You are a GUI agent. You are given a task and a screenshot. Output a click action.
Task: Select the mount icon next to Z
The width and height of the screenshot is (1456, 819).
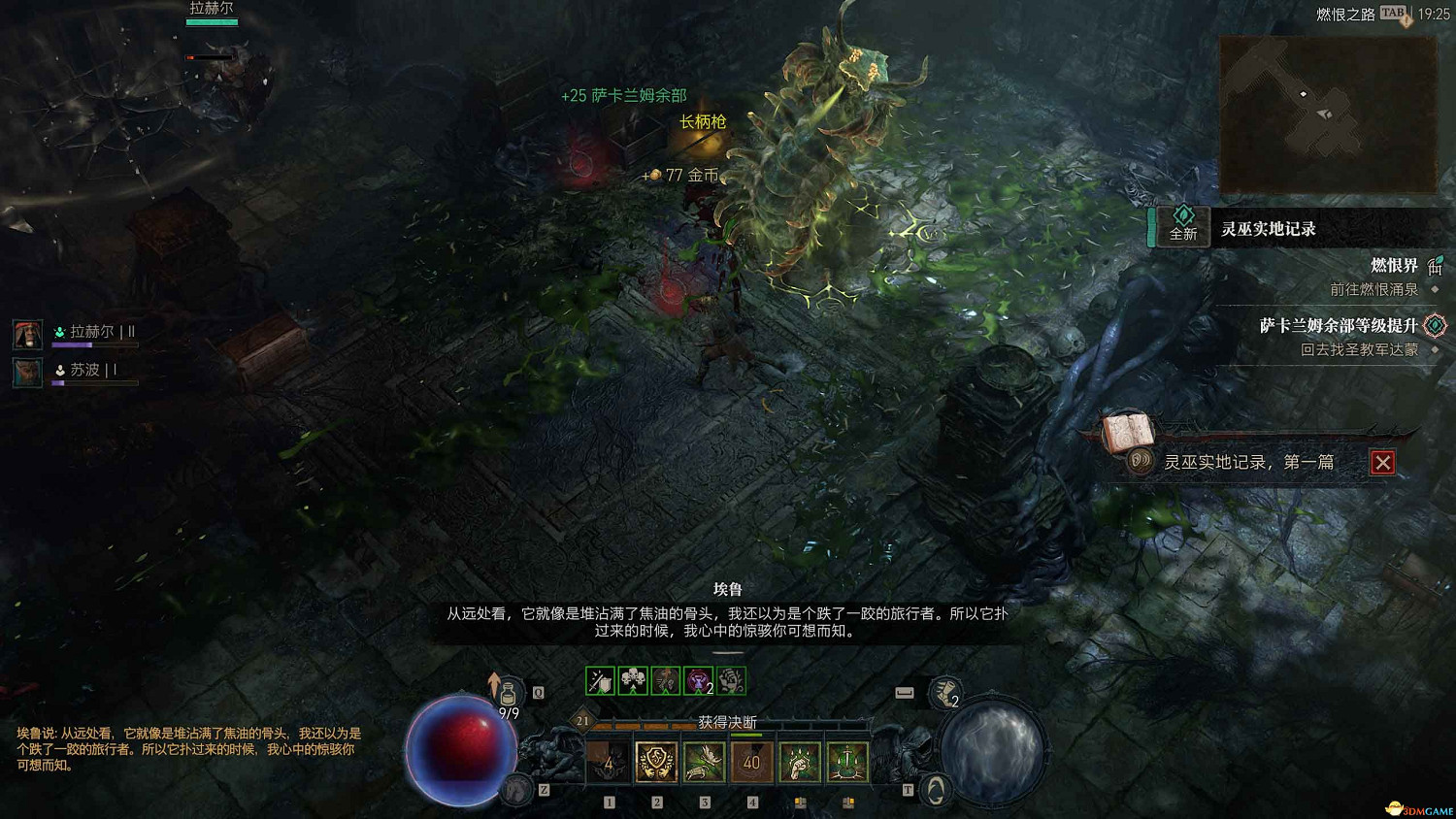(516, 789)
